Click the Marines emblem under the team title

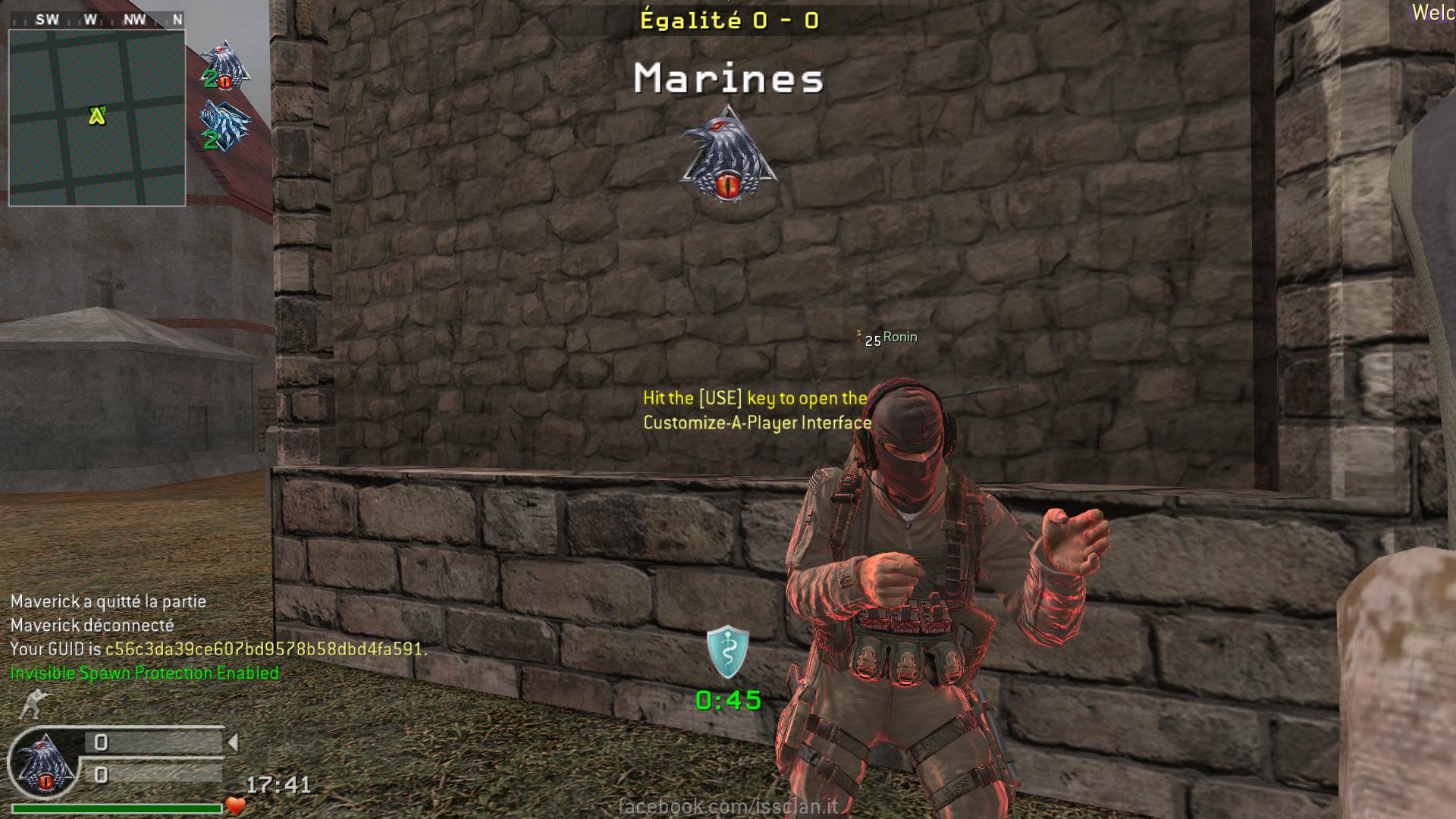(x=728, y=156)
